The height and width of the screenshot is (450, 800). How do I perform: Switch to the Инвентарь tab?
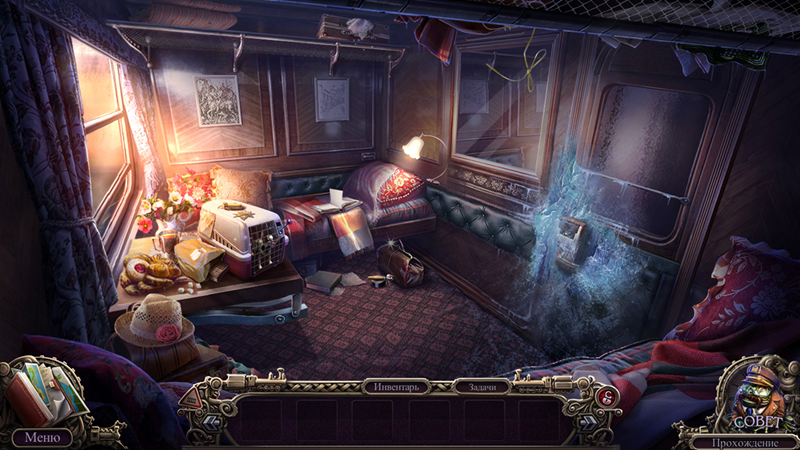coord(397,385)
